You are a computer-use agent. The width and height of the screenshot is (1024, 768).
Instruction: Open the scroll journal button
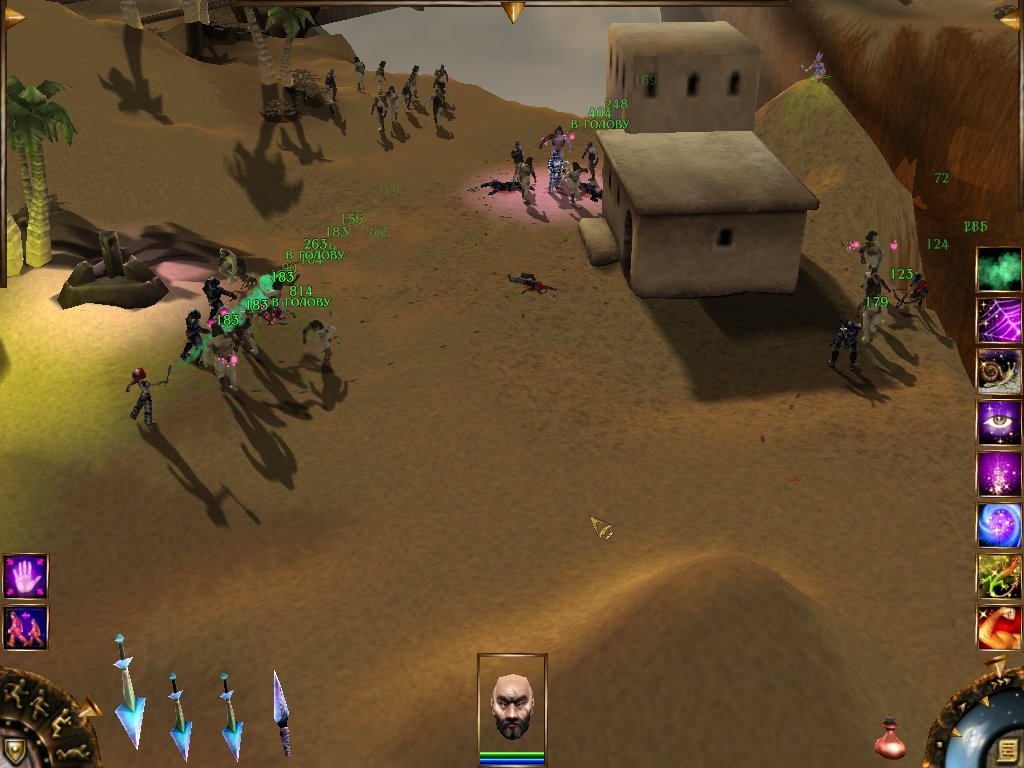(1005, 748)
